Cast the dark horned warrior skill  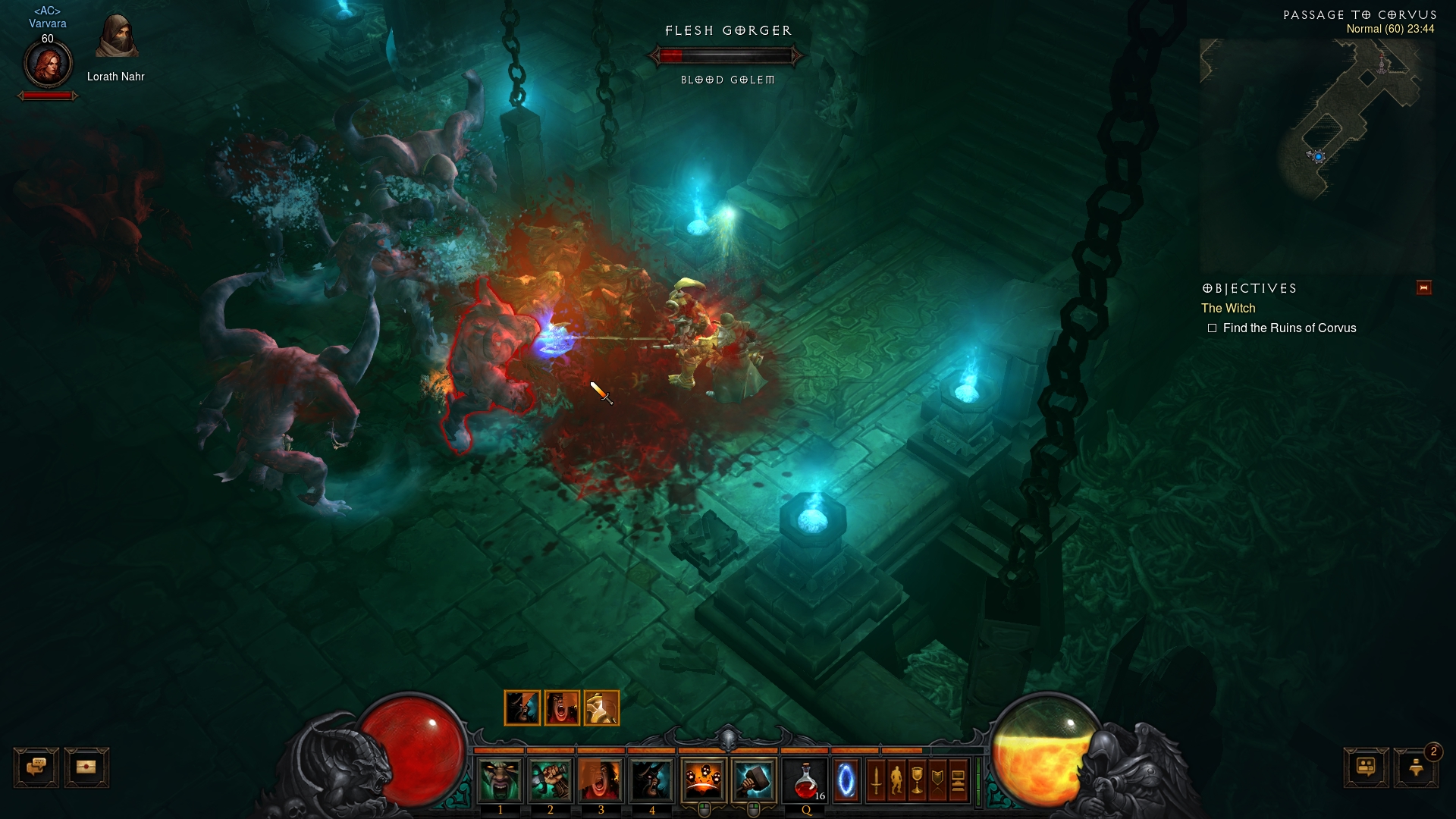[x=651, y=780]
